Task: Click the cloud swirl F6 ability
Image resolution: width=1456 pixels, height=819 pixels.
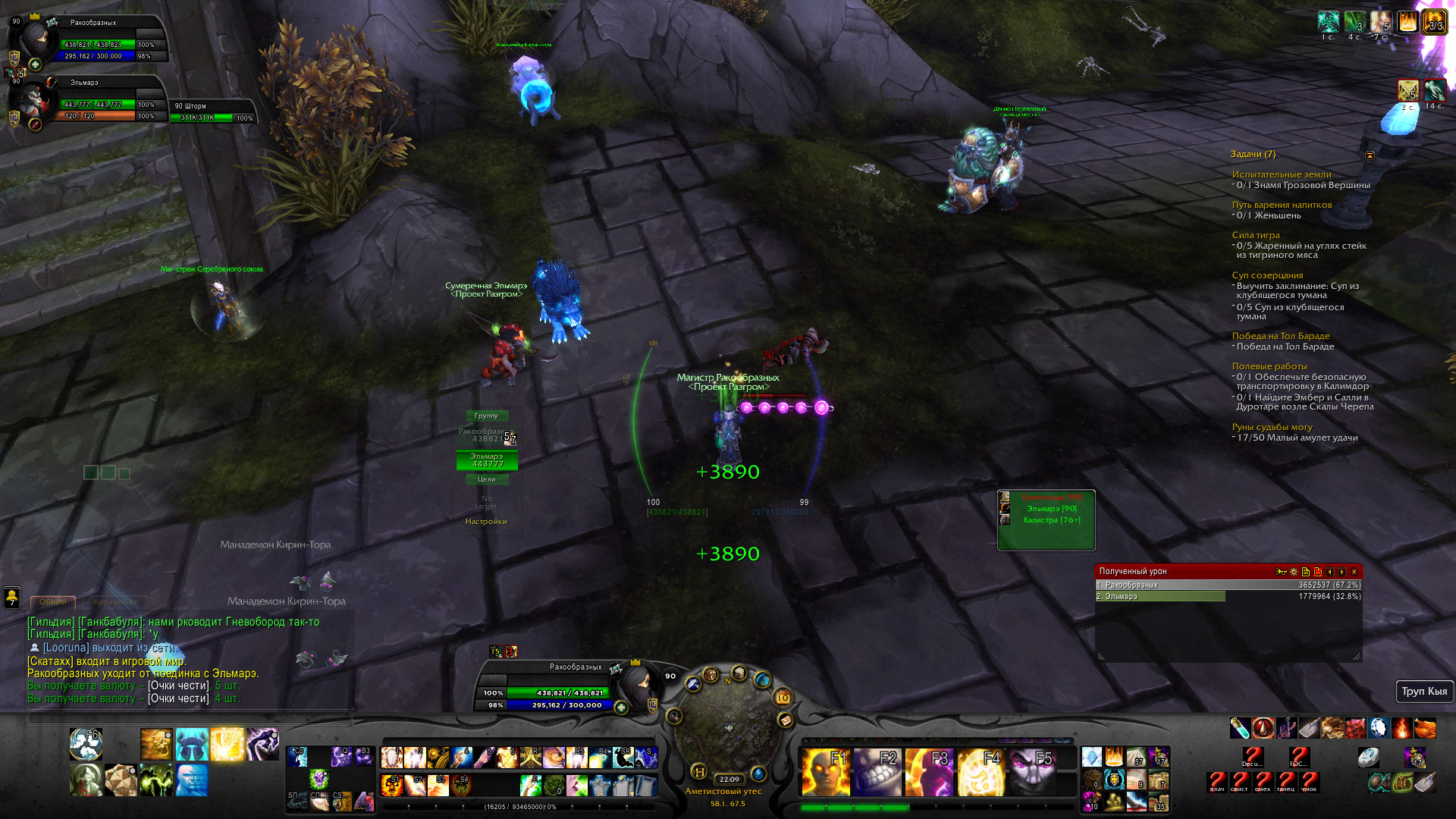Action: click(x=86, y=744)
